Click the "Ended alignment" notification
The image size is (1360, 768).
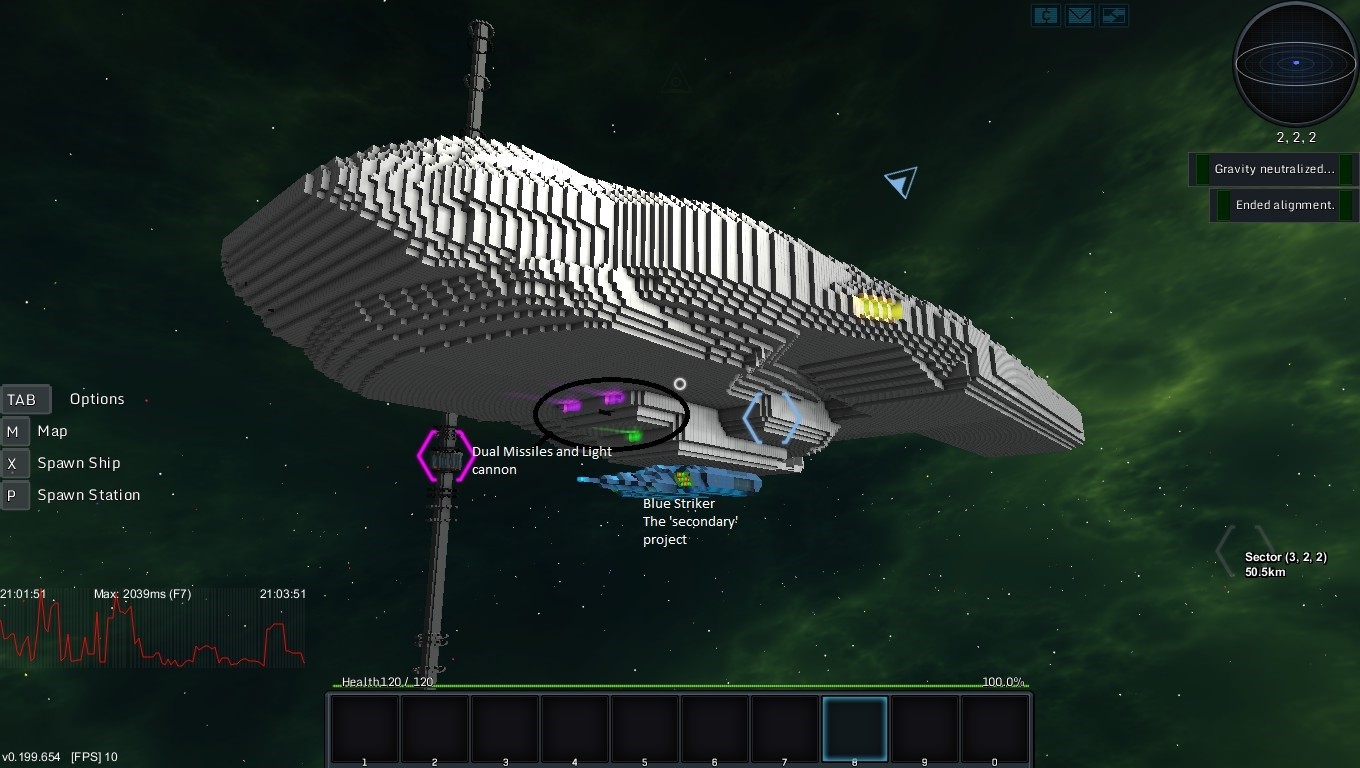pos(1284,205)
